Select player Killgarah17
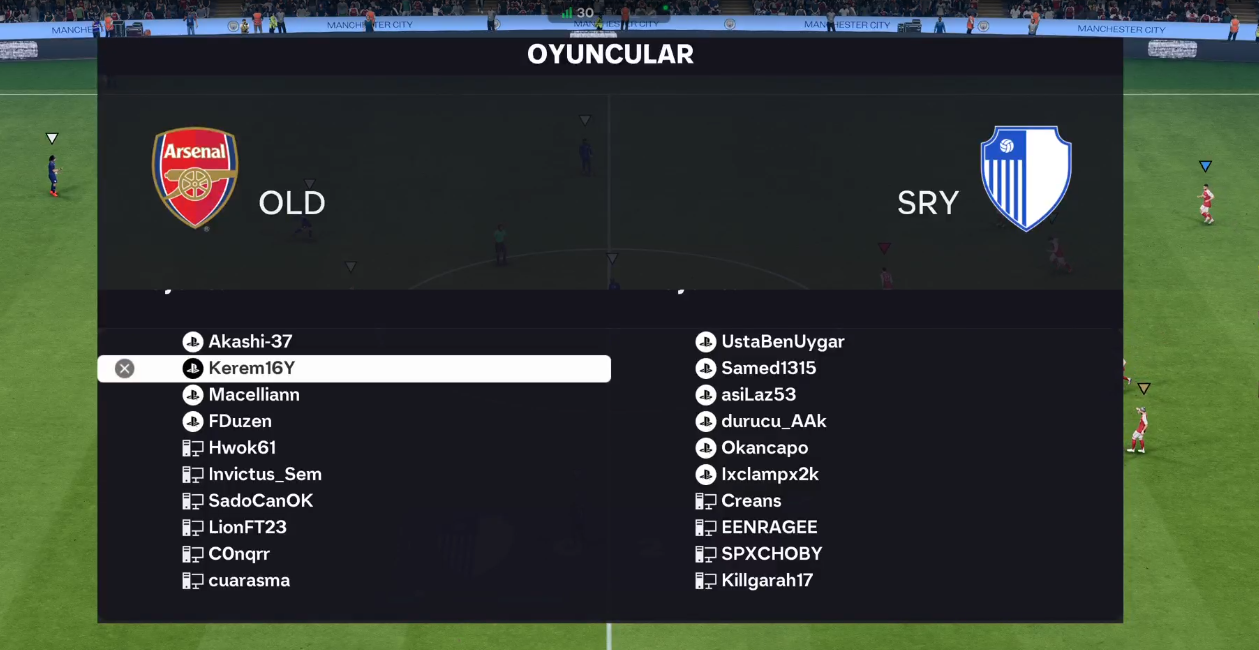Screen dimensions: 1259x650 pyautogui.click(x=767, y=581)
